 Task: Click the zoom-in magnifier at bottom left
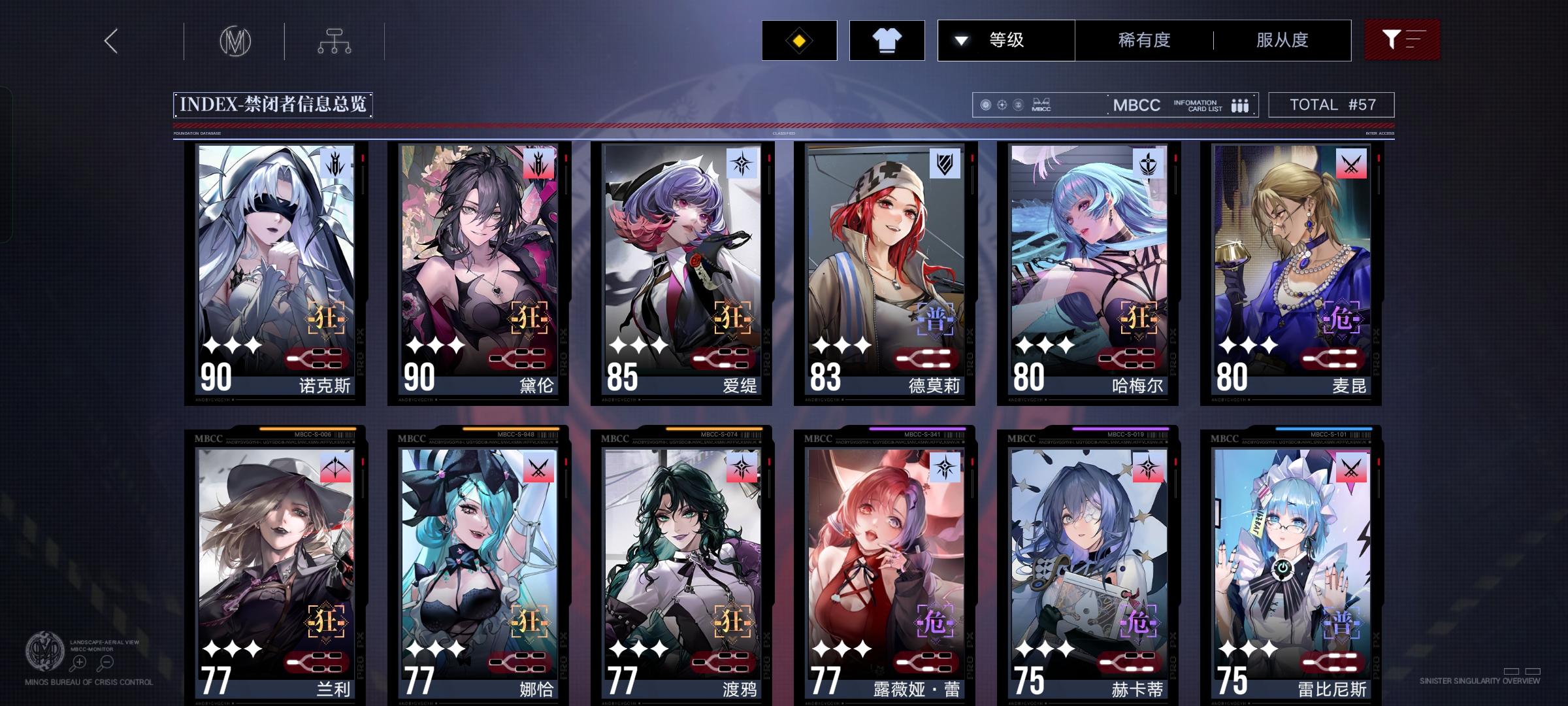[x=78, y=662]
